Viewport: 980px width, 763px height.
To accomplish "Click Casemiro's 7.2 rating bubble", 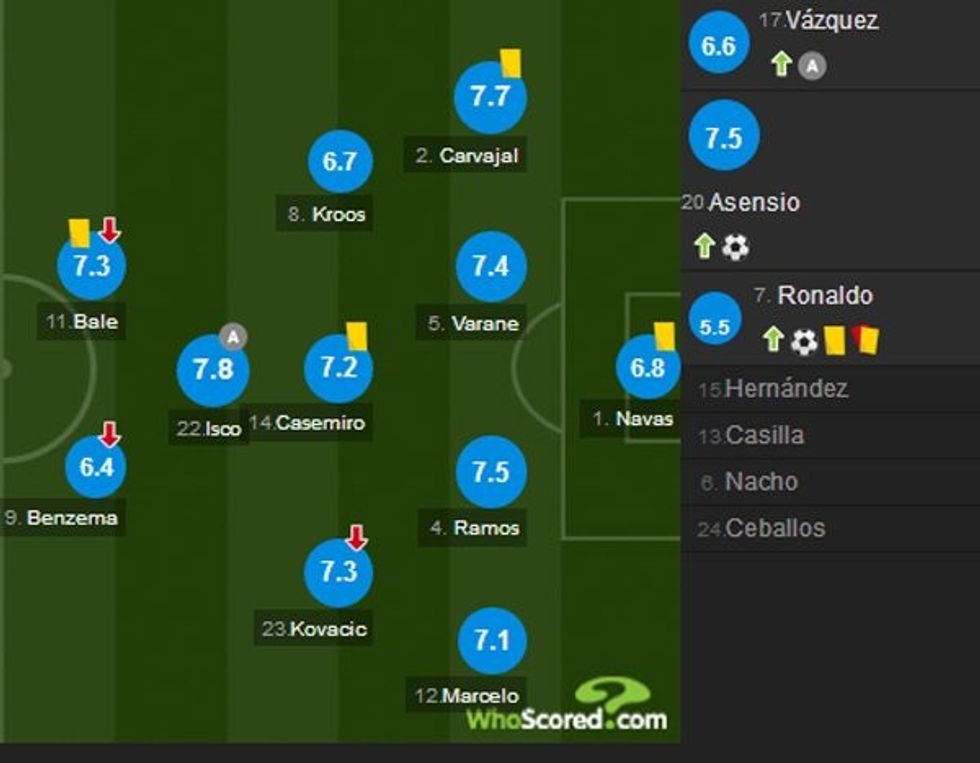I will [x=338, y=367].
